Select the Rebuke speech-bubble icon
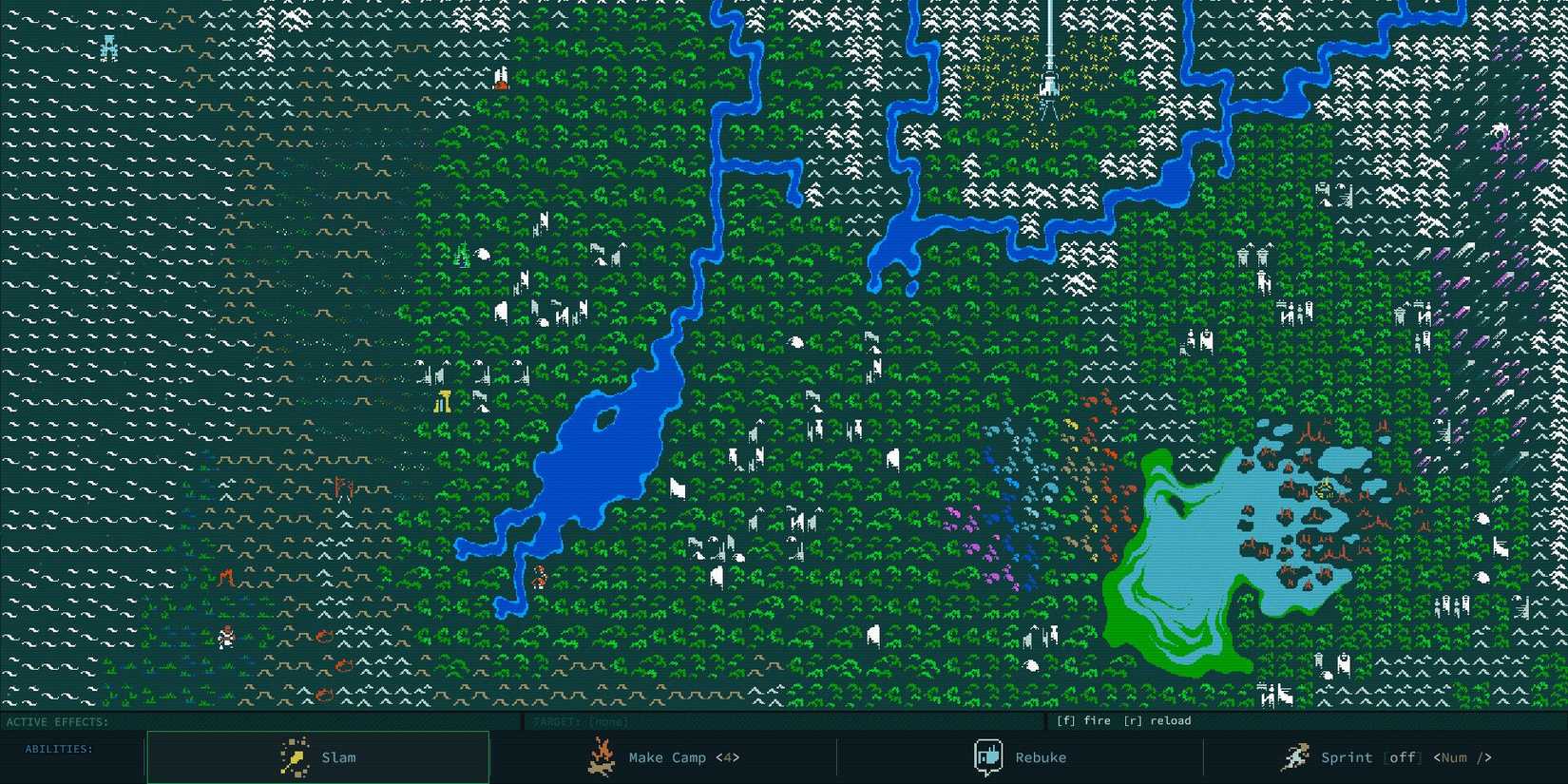 988,756
